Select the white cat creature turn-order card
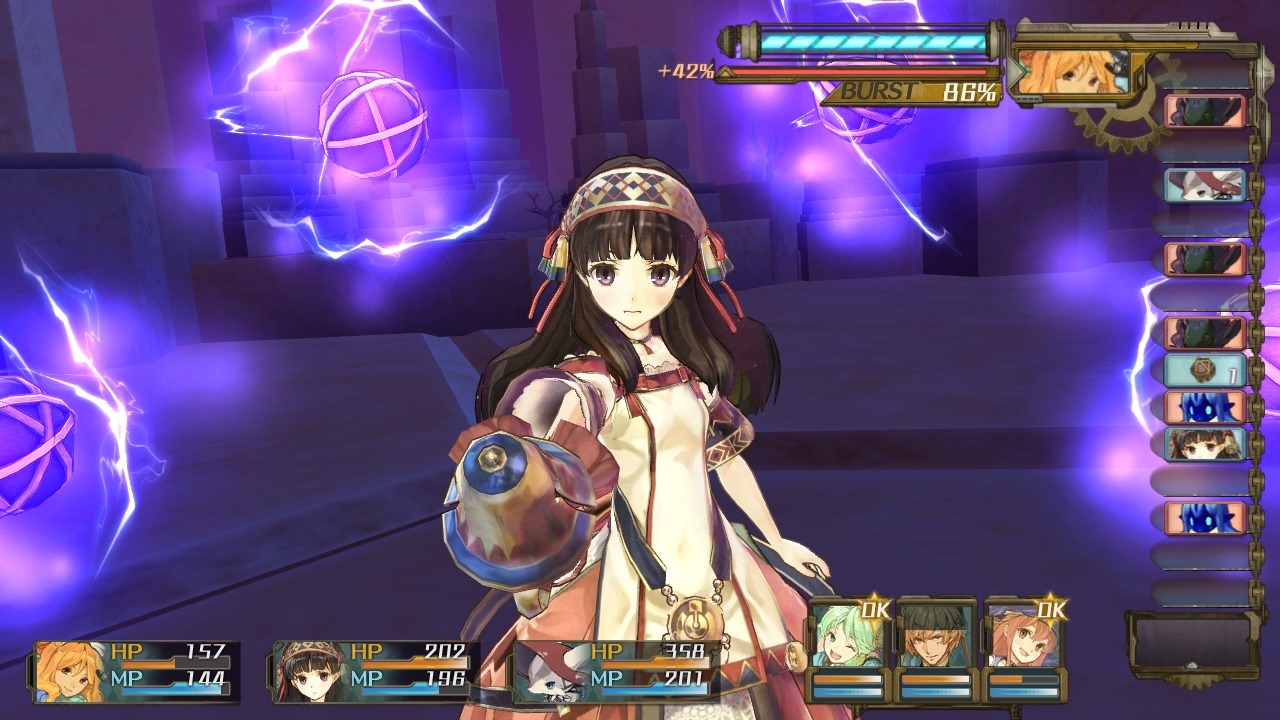 point(1205,185)
